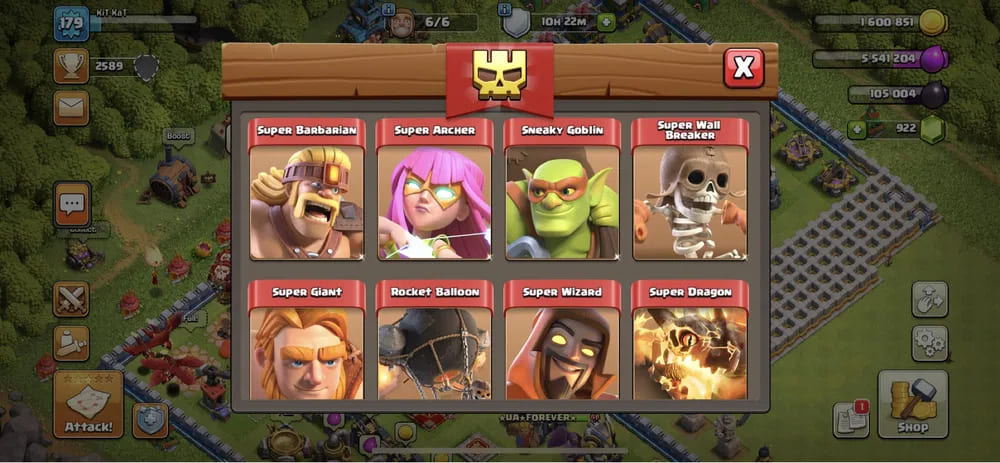Select the Super Barbarian card
Viewport: 1000px width, 463px height.
[306, 190]
